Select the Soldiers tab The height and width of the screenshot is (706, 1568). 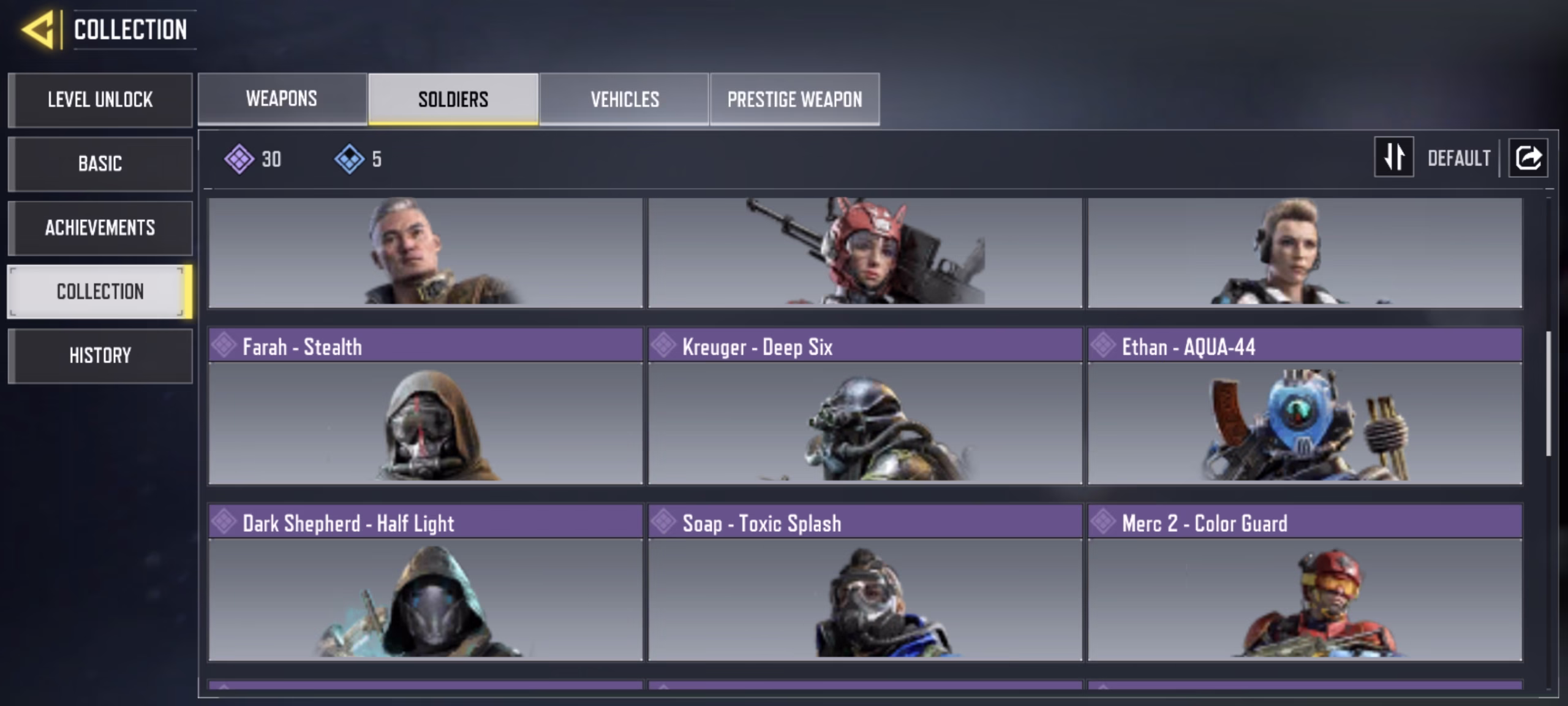click(453, 99)
